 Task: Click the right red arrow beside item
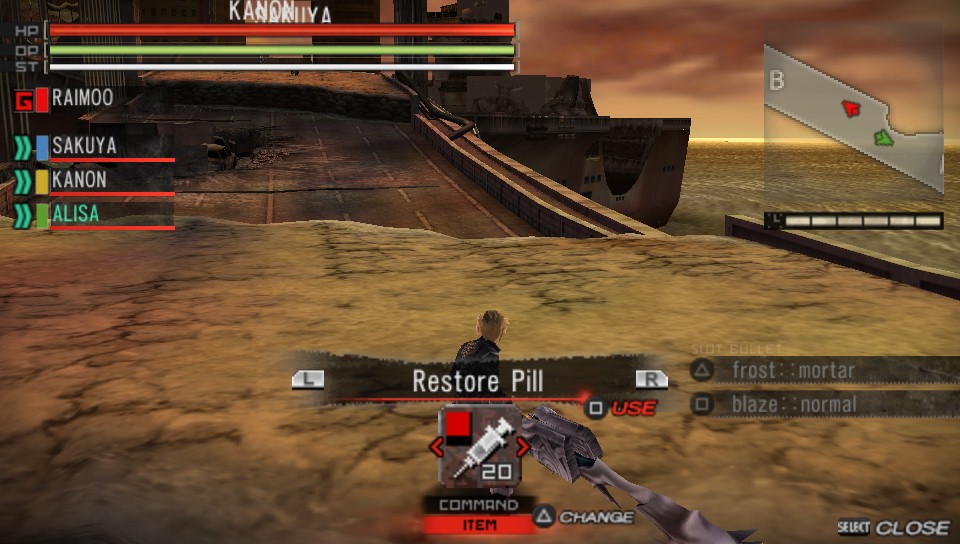tap(522, 446)
